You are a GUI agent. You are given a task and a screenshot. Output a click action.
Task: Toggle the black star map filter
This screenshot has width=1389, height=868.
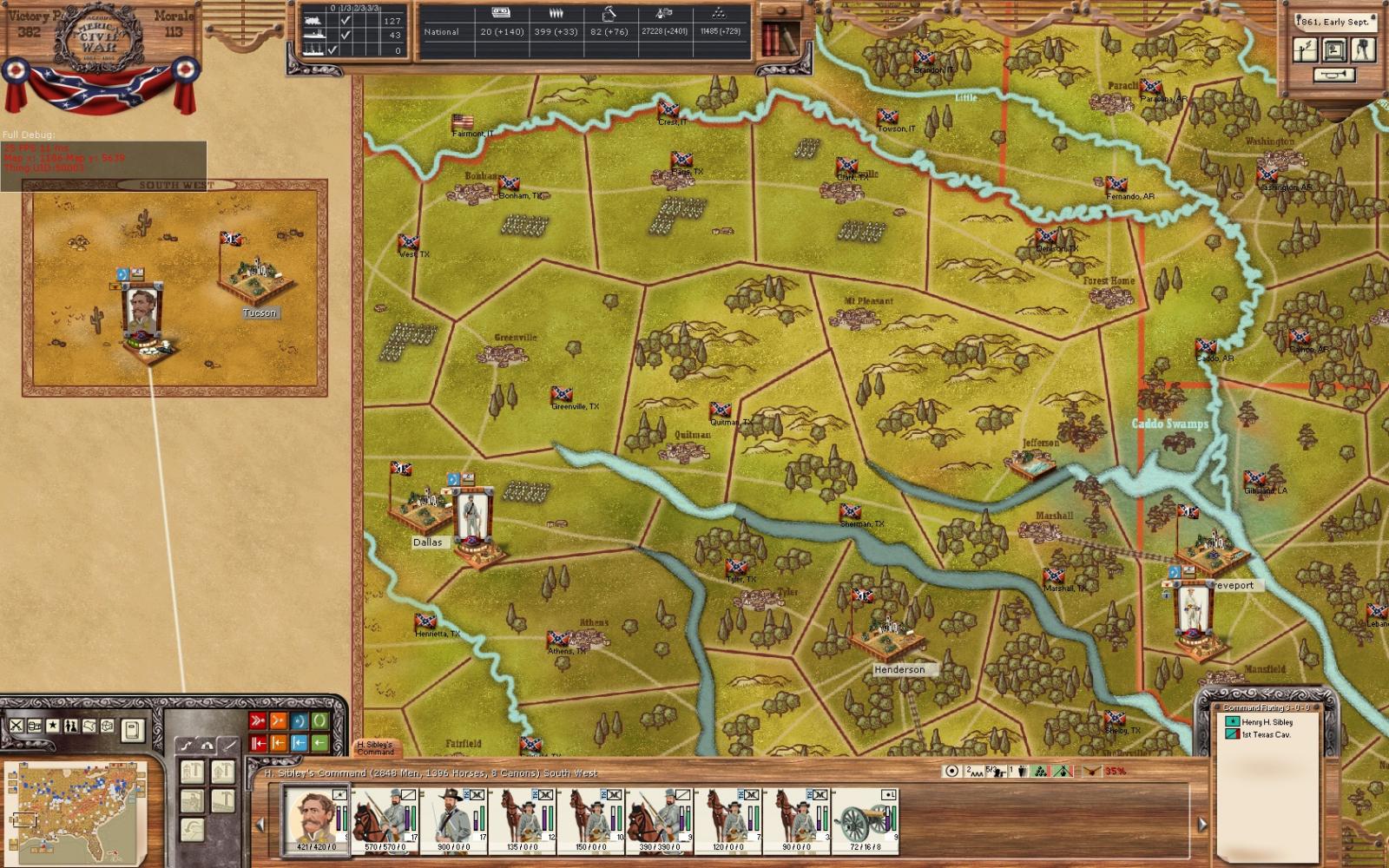click(53, 726)
